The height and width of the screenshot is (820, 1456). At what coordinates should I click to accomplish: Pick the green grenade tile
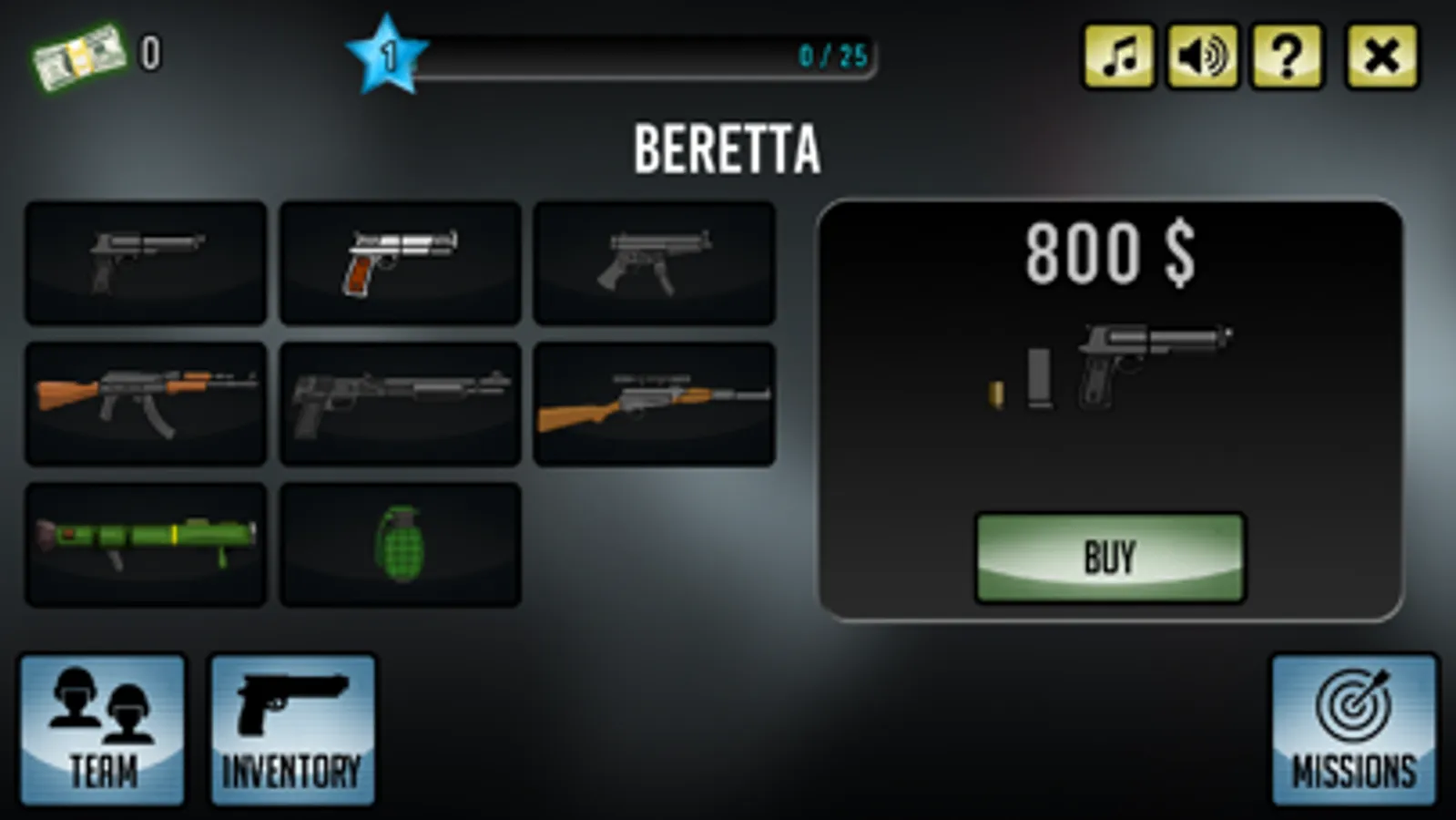400,544
